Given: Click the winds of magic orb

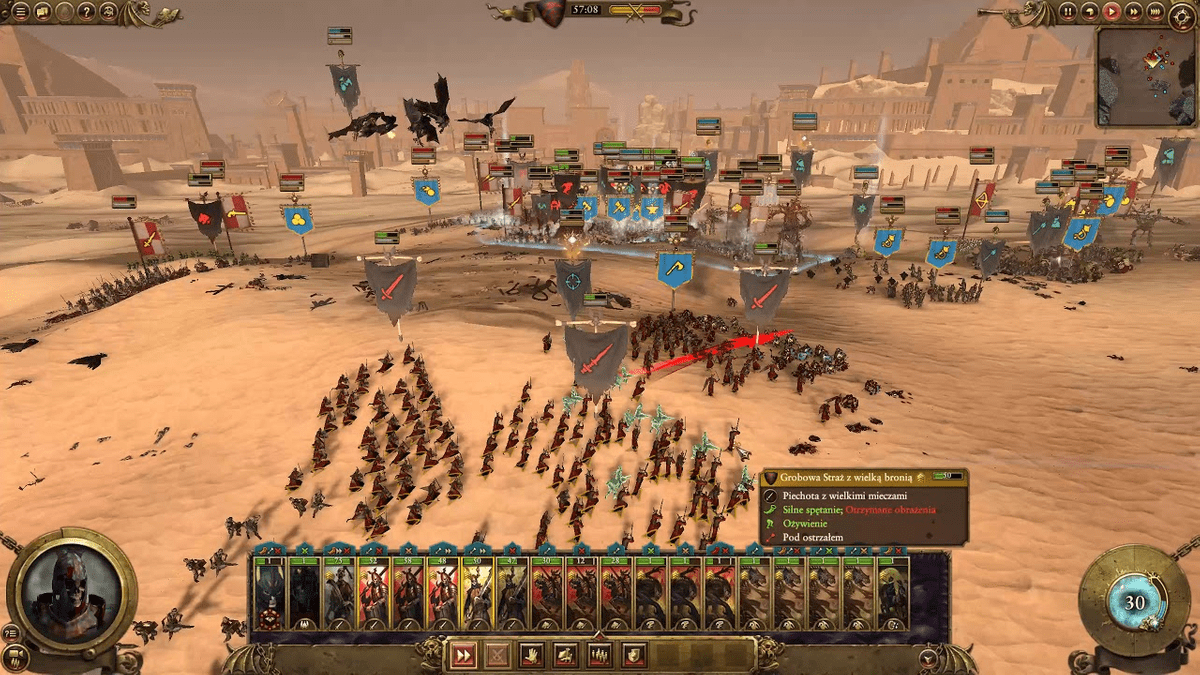Looking at the screenshot, I should pyautogui.click(x=1134, y=602).
